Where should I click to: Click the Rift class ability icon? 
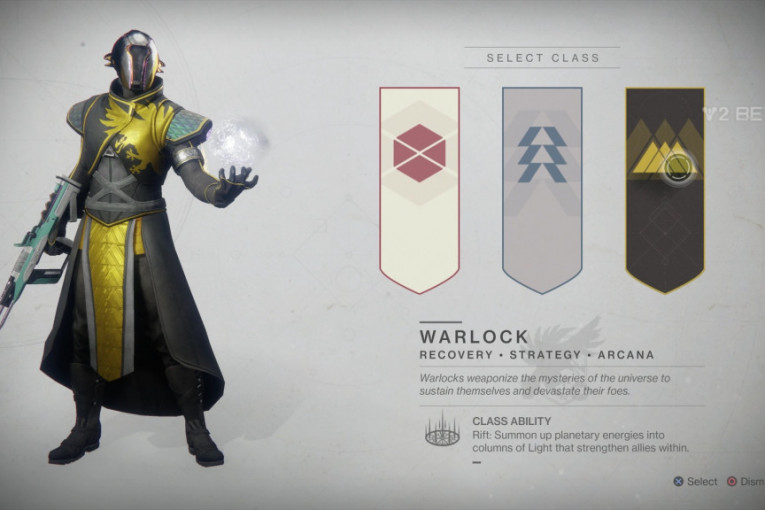coord(442,430)
